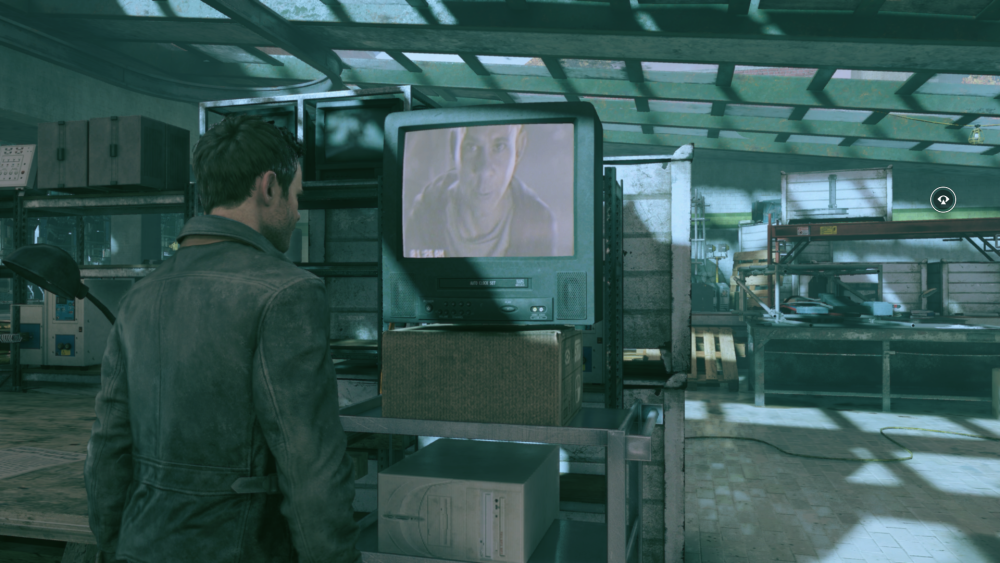Select the circular eye objective marker
The width and height of the screenshot is (1000, 563).
tap(942, 199)
